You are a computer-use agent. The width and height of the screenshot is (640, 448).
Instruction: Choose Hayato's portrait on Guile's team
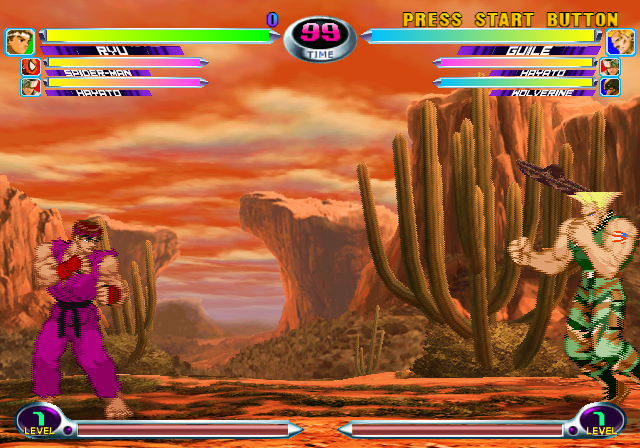[x=610, y=68]
